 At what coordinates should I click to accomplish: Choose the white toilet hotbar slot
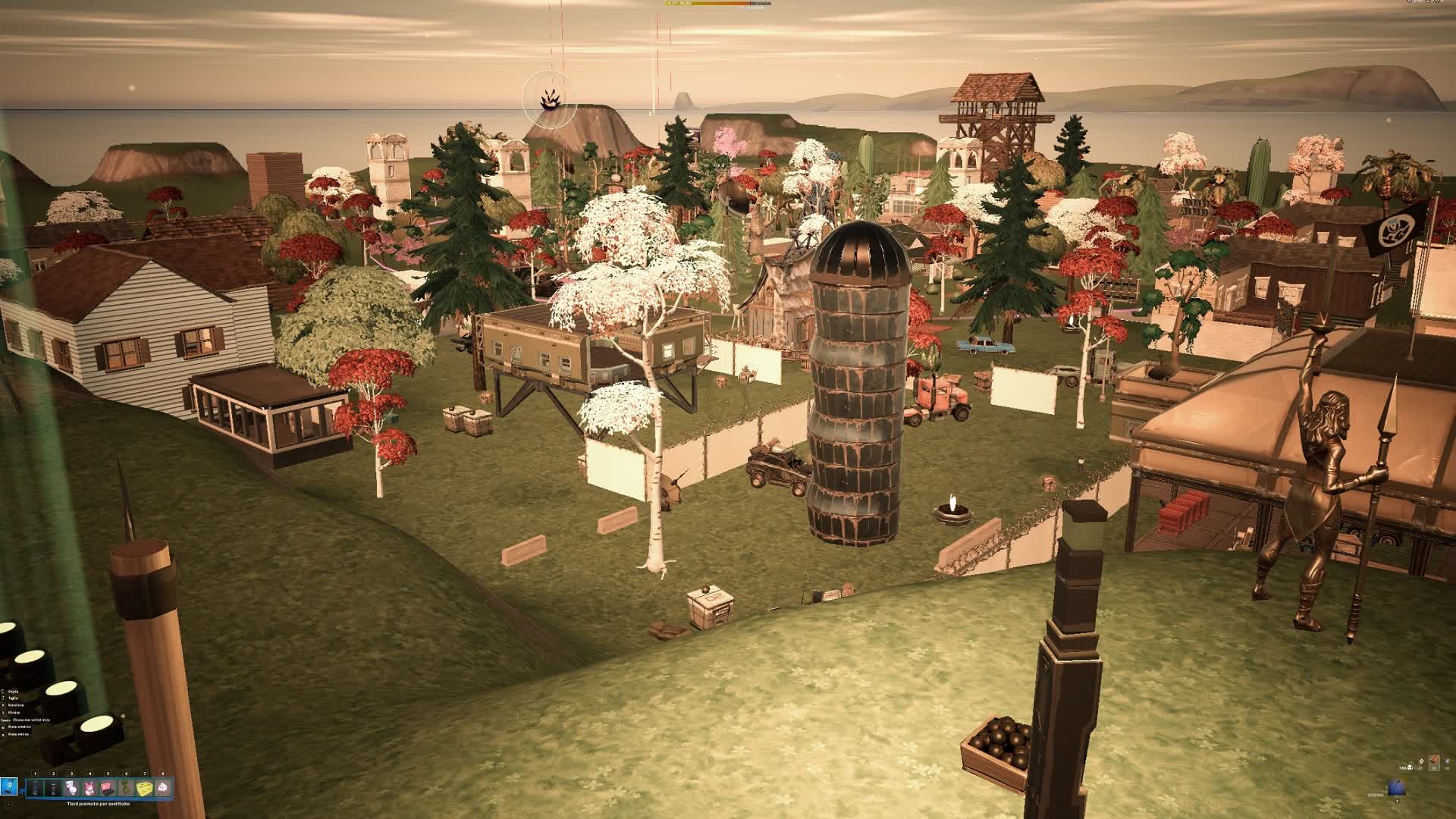point(71,788)
